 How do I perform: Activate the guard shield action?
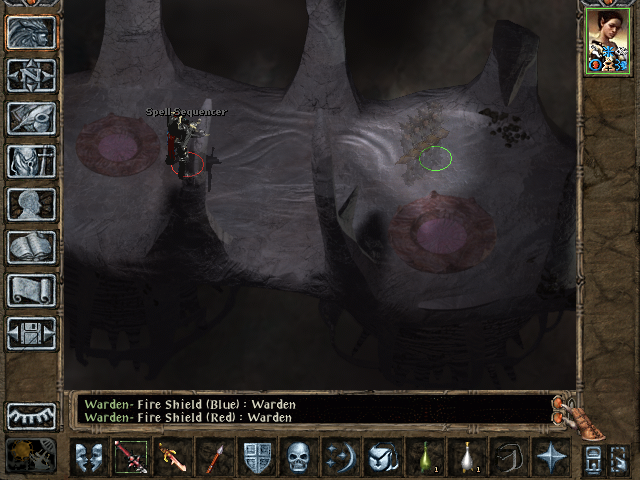click(x=257, y=457)
